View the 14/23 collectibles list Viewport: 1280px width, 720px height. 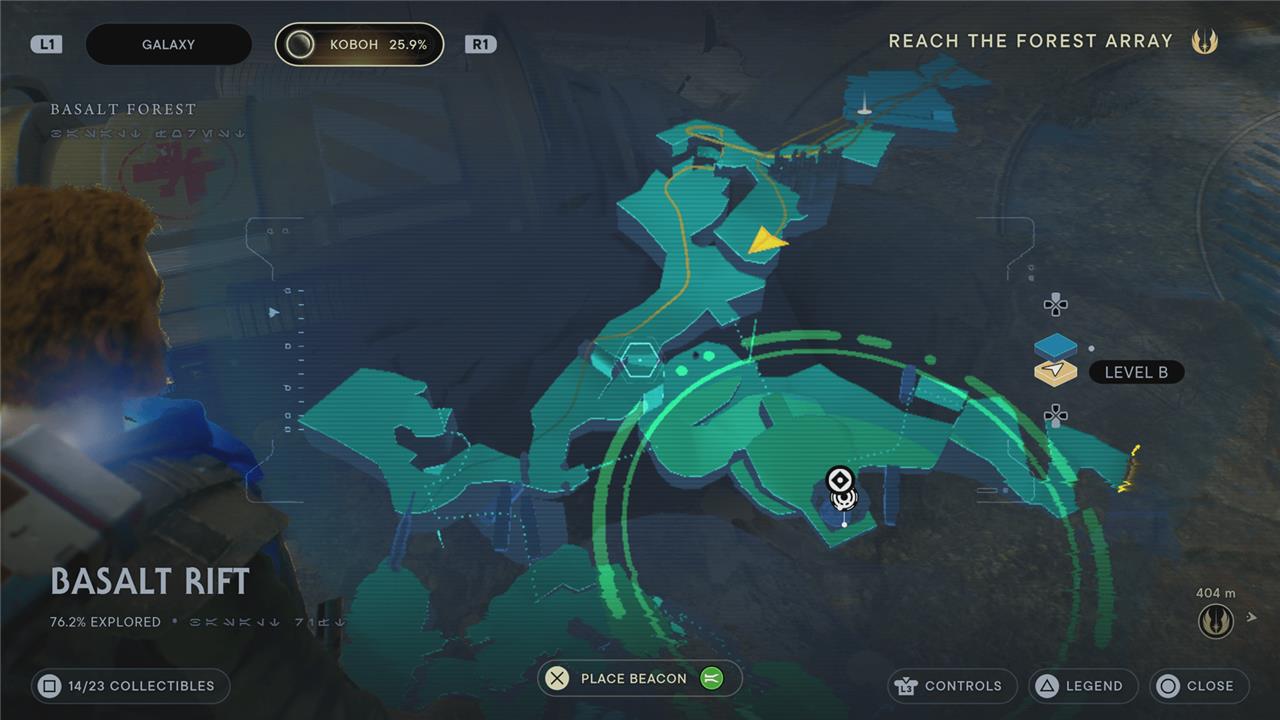point(130,686)
